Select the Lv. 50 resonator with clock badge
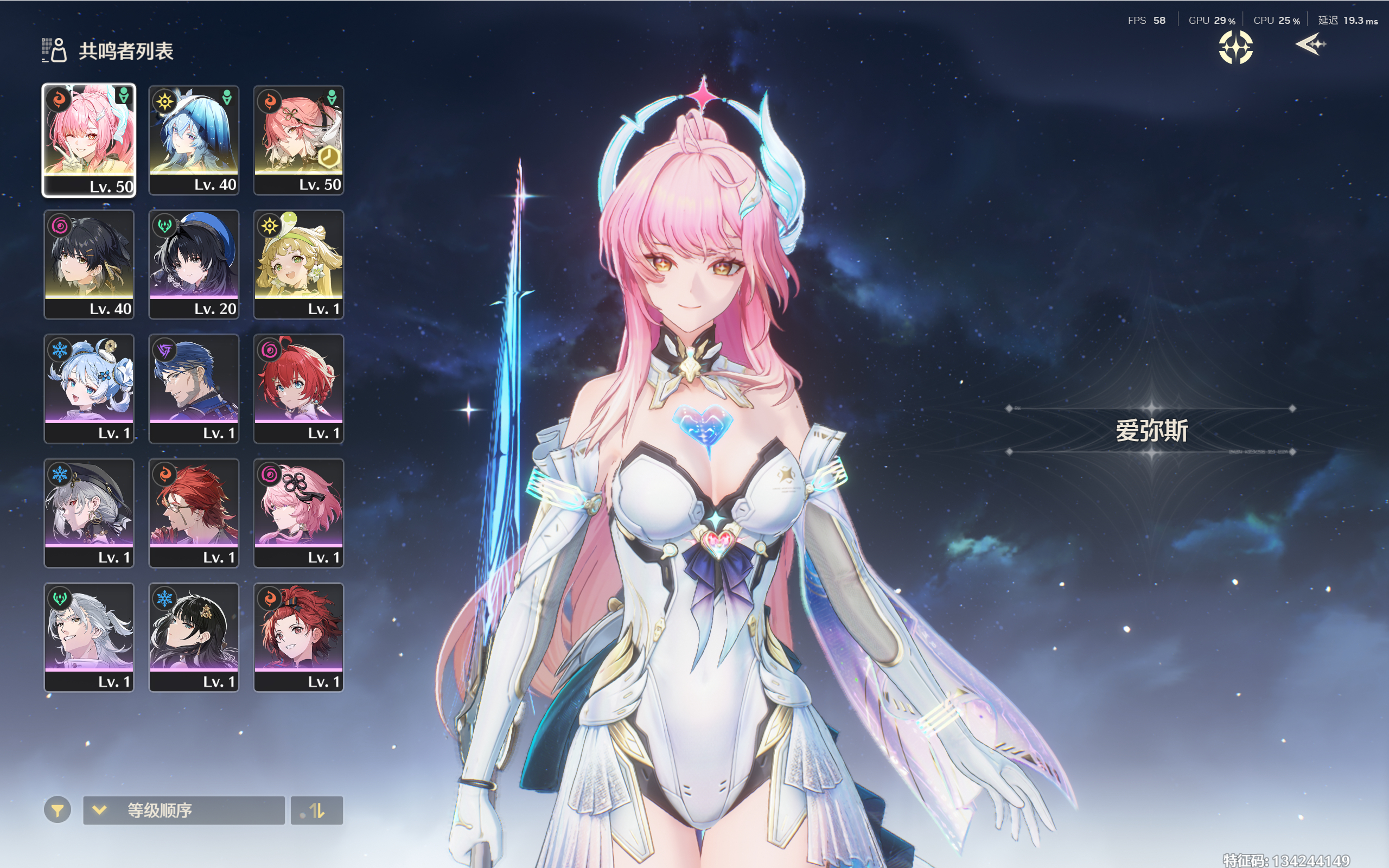Screen dimensions: 1389x868 298,140
